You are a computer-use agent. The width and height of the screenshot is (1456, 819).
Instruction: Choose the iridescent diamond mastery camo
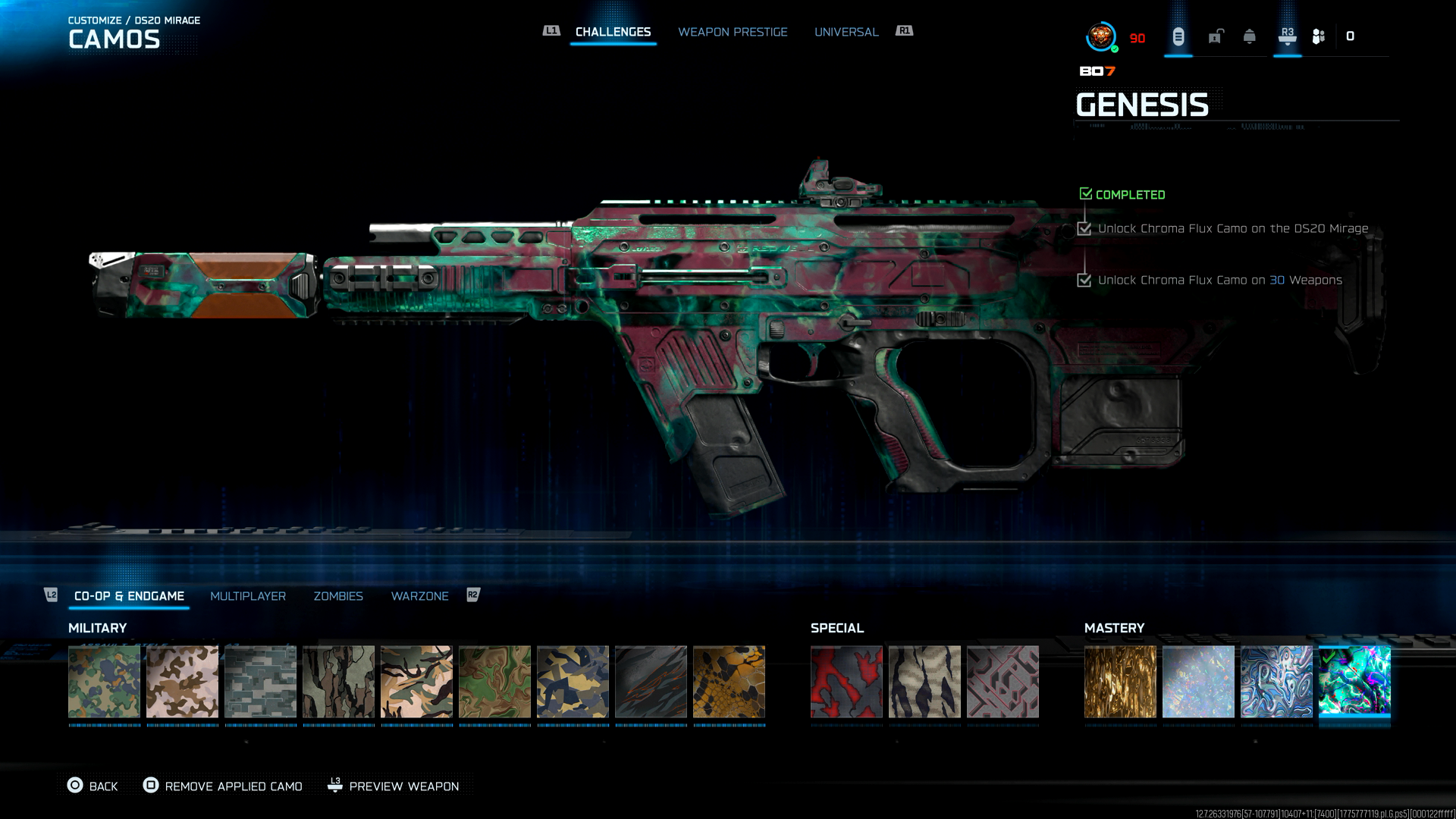point(1198,682)
